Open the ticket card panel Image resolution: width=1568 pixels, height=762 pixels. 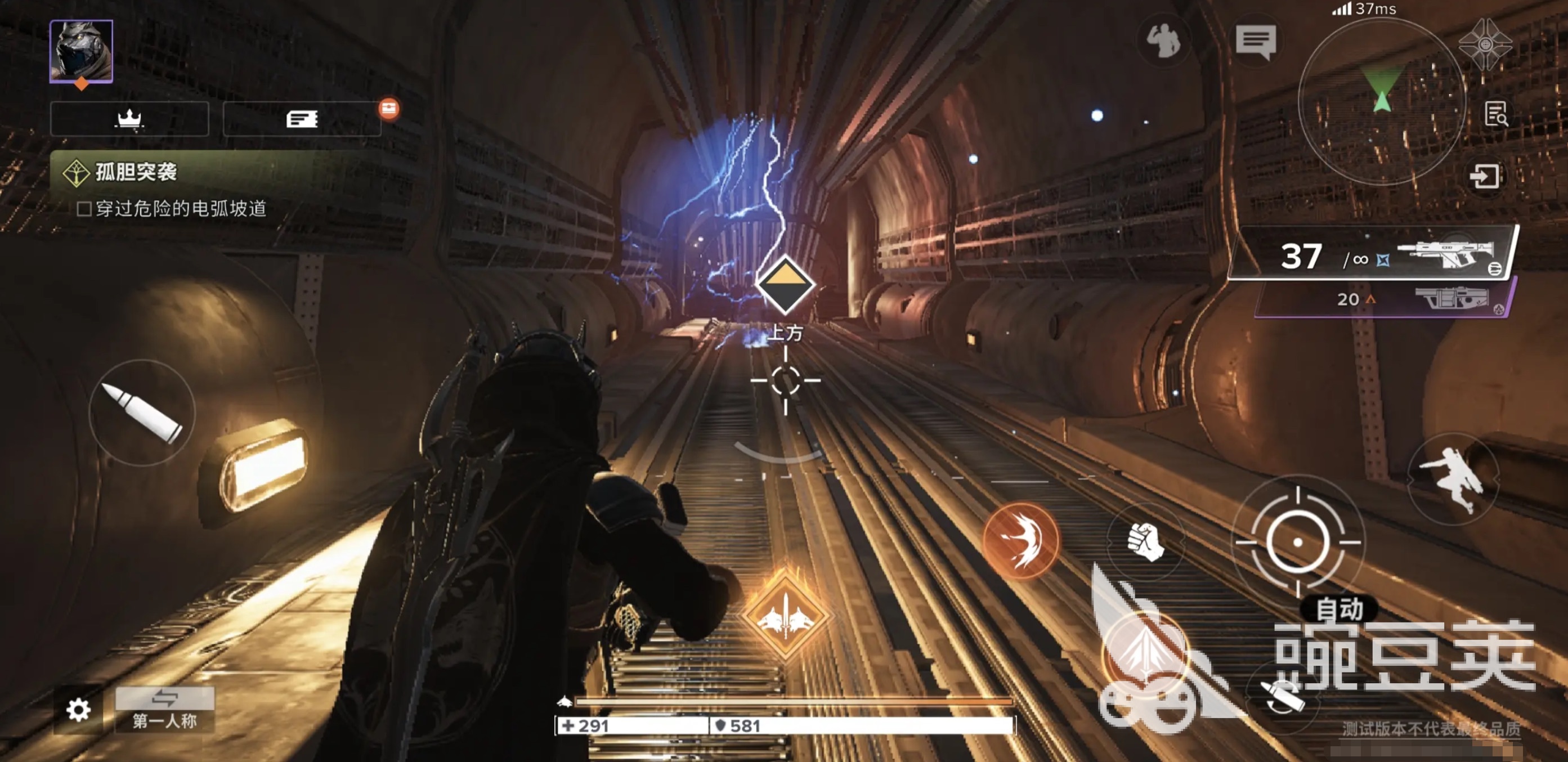point(302,119)
